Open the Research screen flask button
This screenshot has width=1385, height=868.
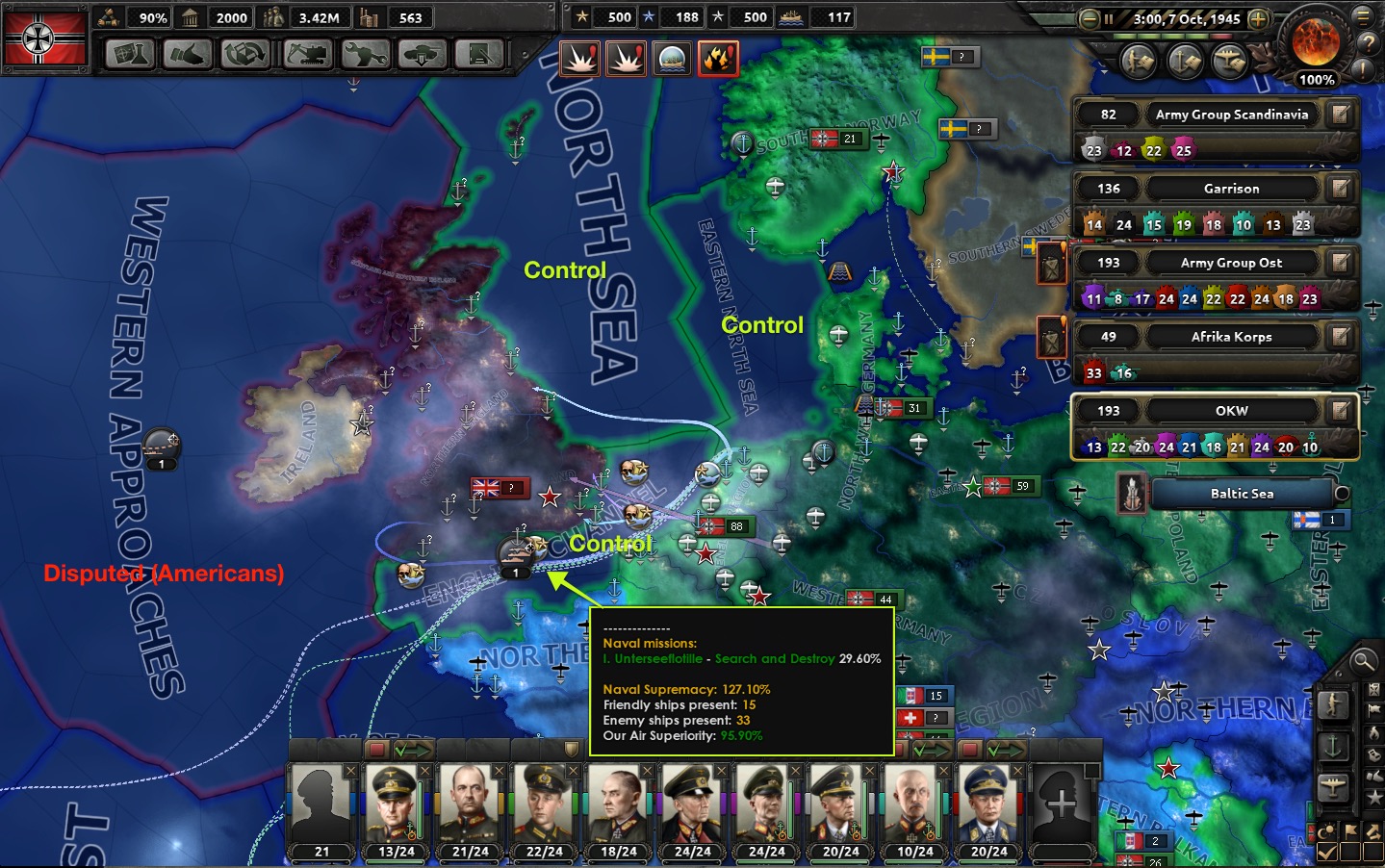pos(129,55)
